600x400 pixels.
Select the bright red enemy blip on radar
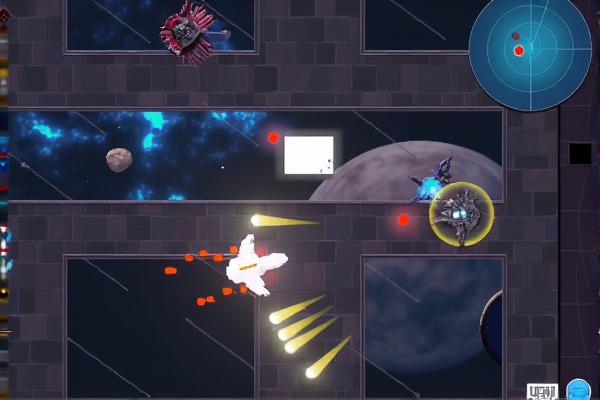pyautogui.click(x=518, y=50)
